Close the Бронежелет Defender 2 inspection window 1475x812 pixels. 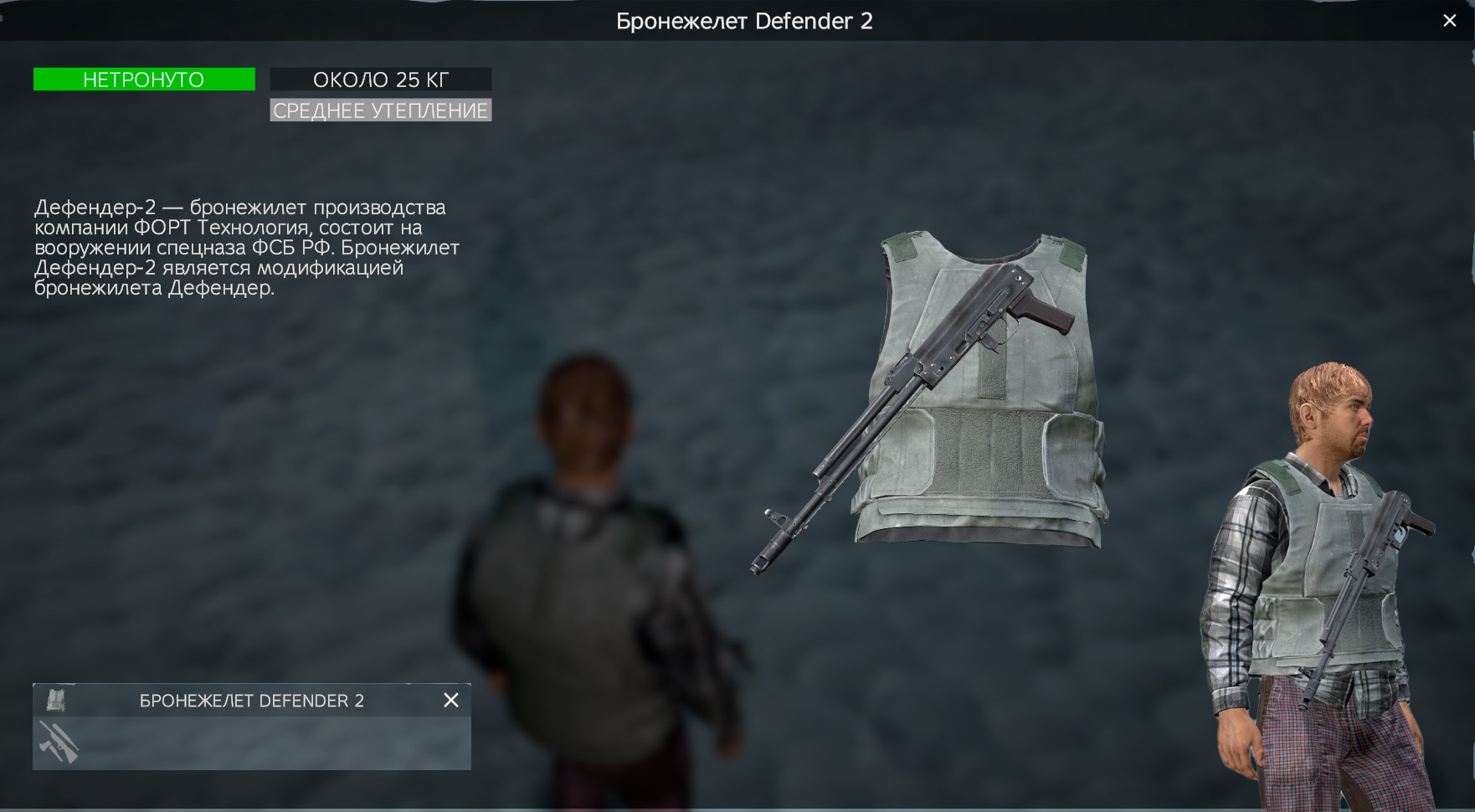(1450, 21)
